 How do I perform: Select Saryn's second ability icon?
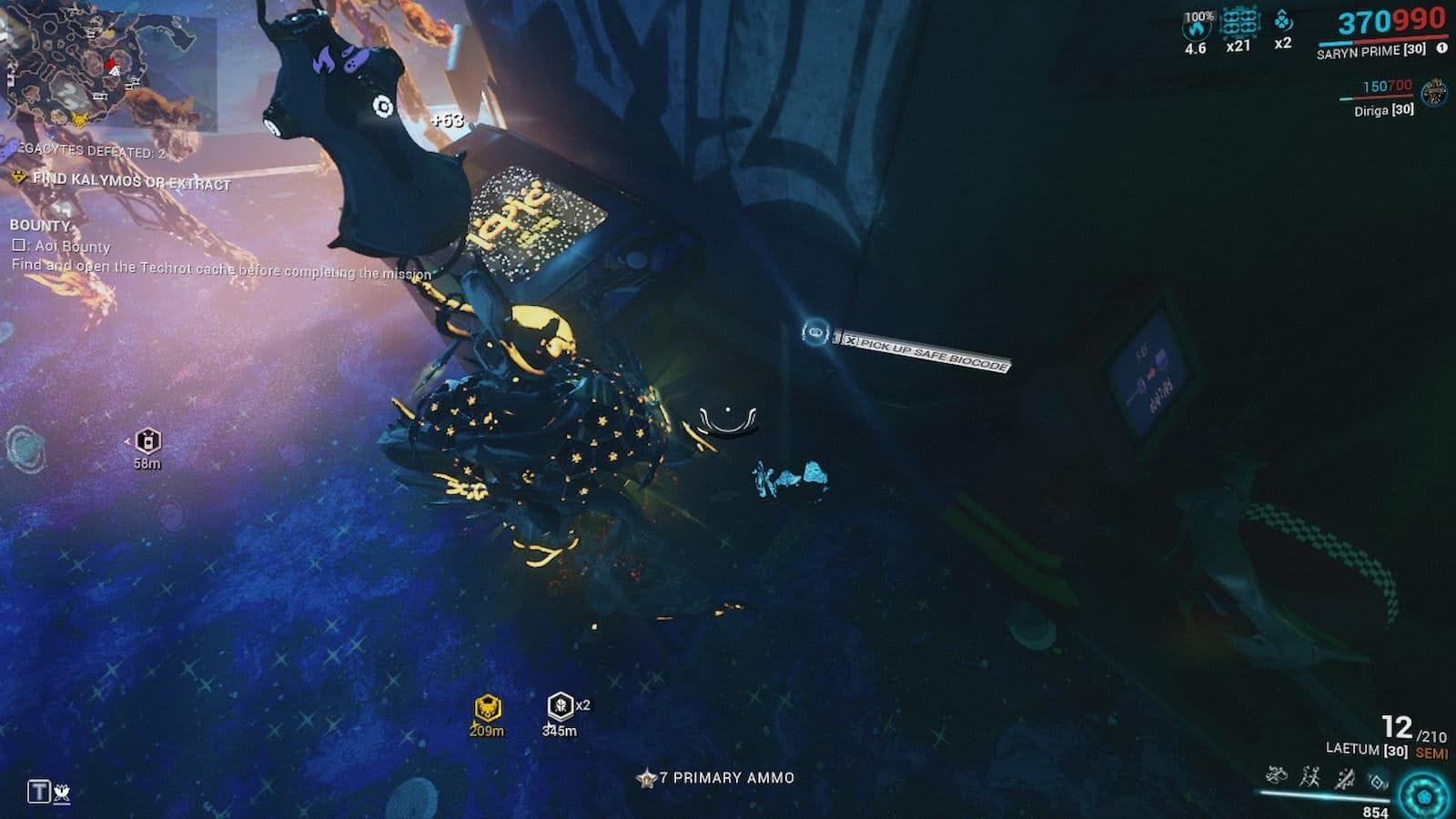click(x=1311, y=777)
